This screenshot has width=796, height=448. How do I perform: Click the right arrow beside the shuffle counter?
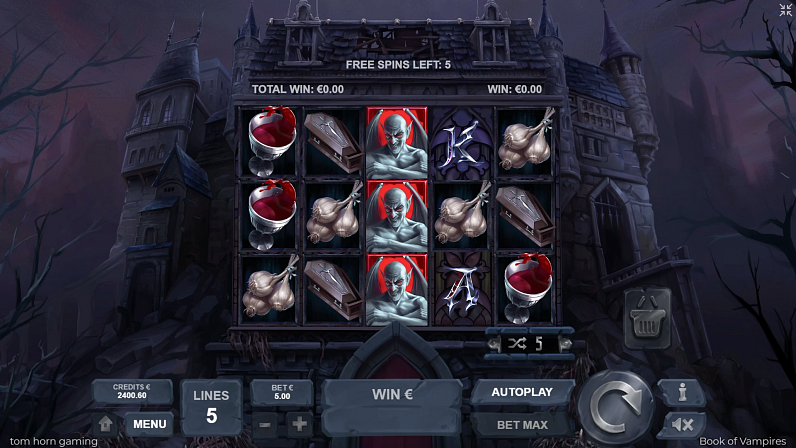pyautogui.click(x=564, y=343)
